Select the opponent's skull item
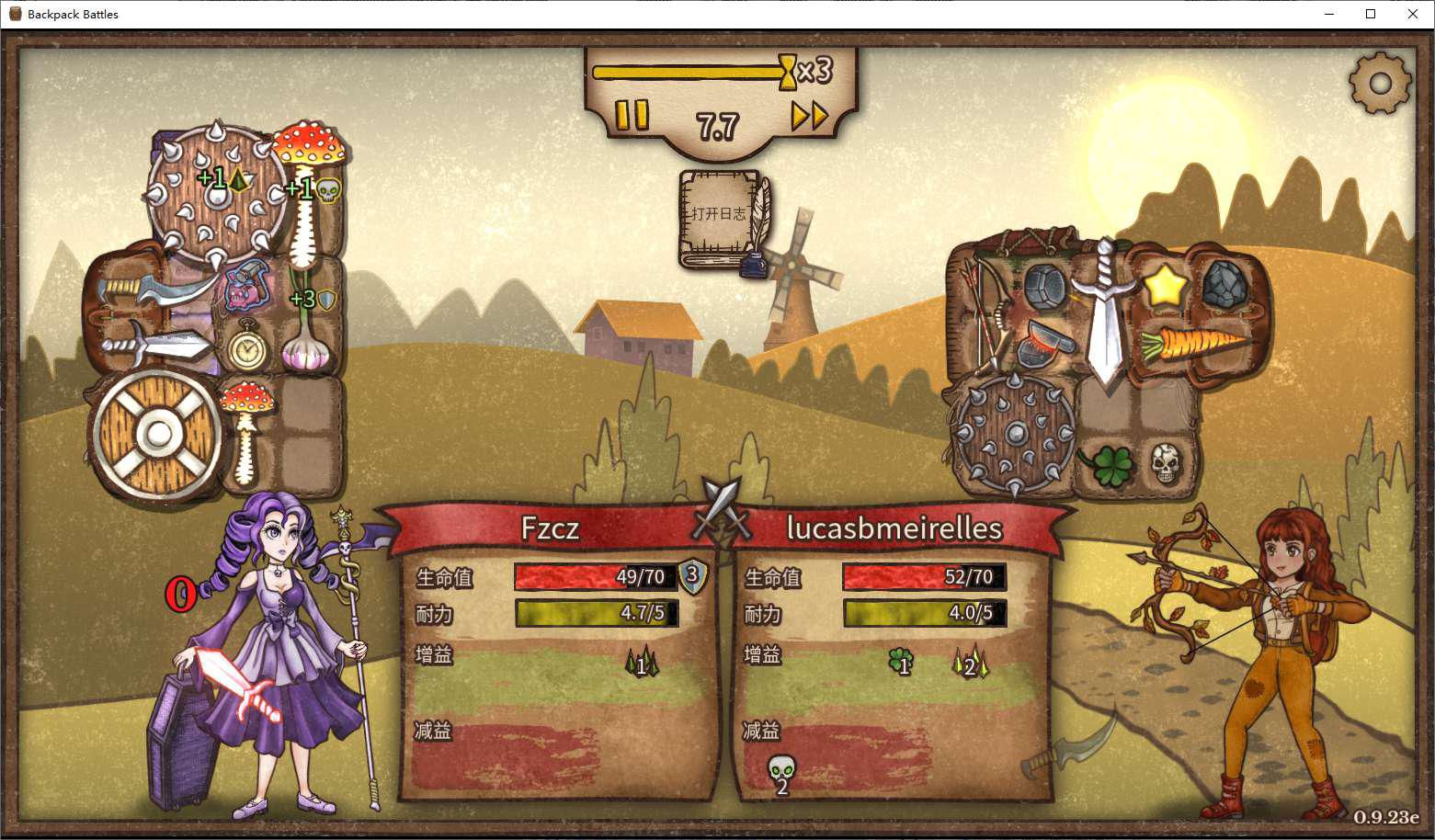The height and width of the screenshot is (840, 1435). click(1165, 464)
